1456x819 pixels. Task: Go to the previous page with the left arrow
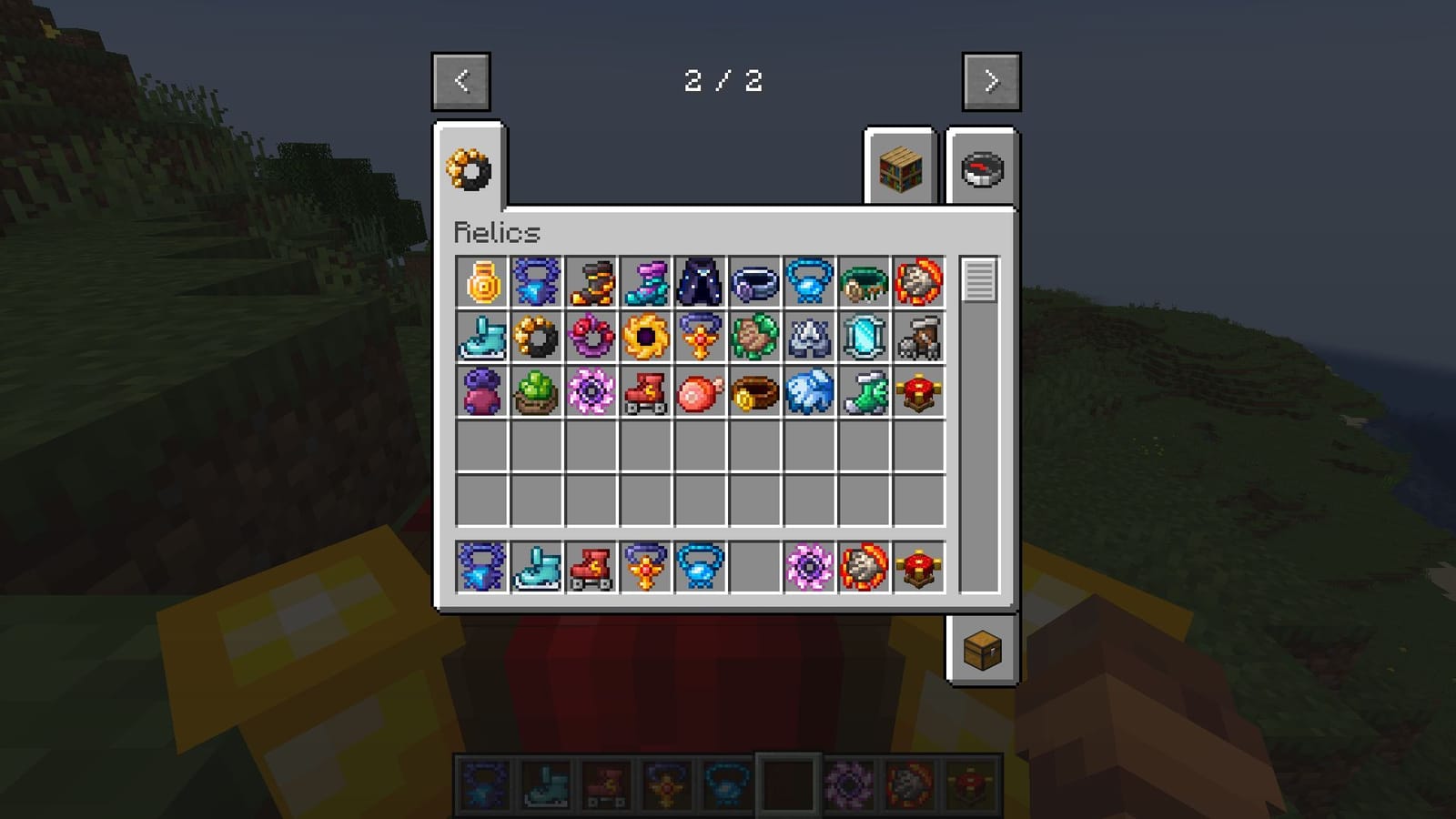tap(460, 81)
